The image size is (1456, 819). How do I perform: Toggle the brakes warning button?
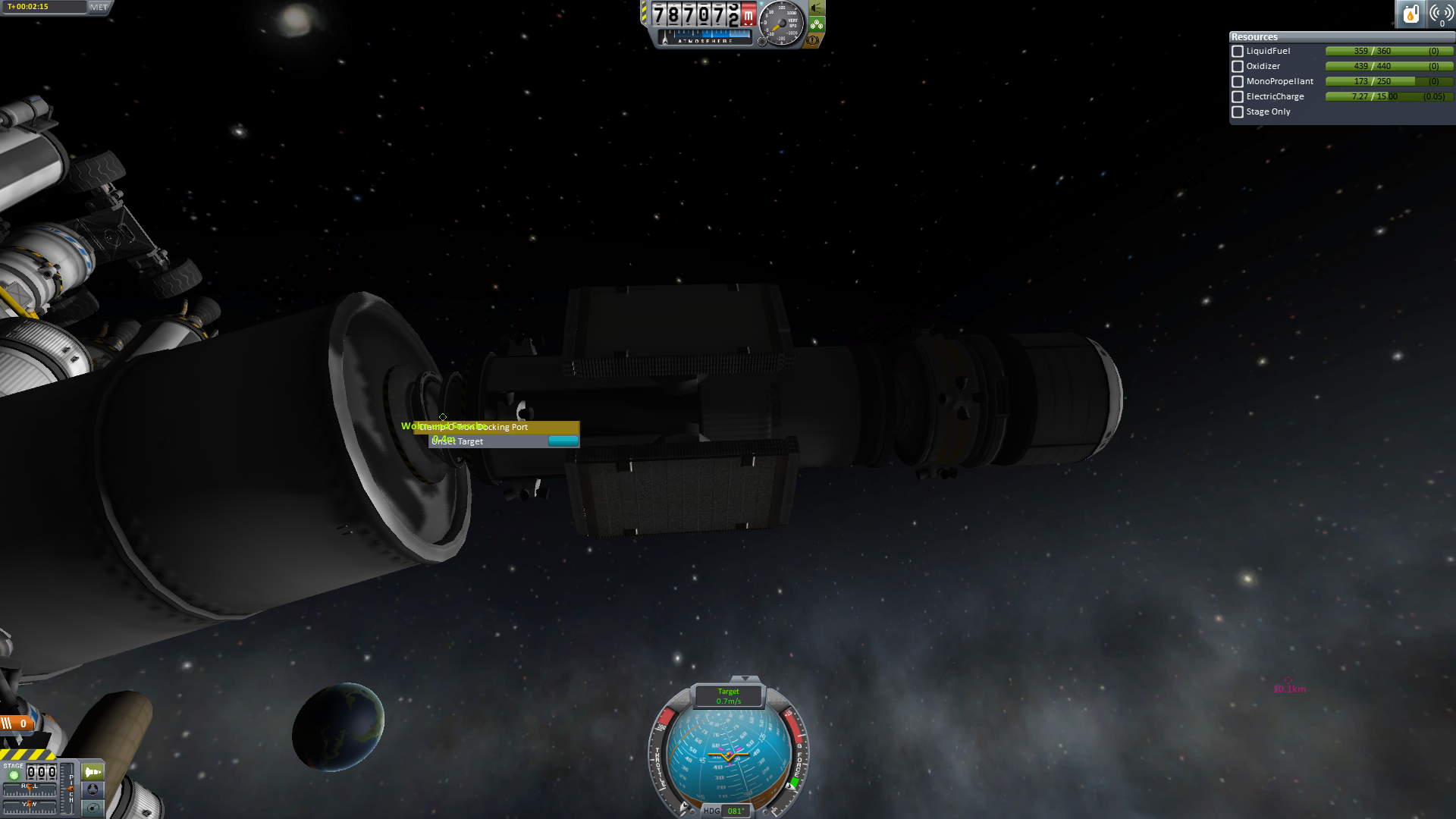click(x=814, y=40)
